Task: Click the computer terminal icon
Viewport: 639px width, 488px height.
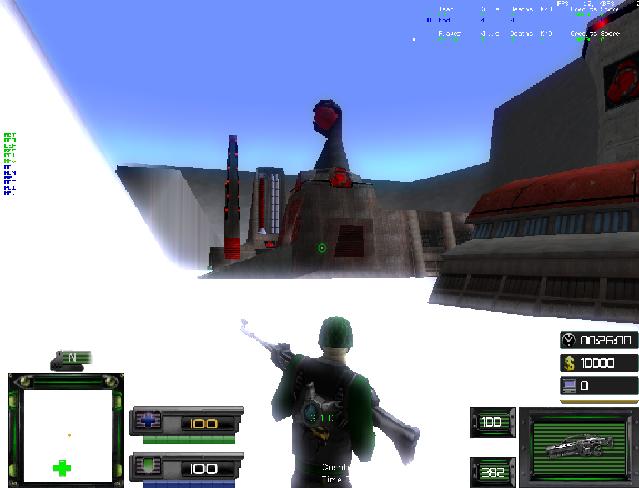Action: pos(569,385)
